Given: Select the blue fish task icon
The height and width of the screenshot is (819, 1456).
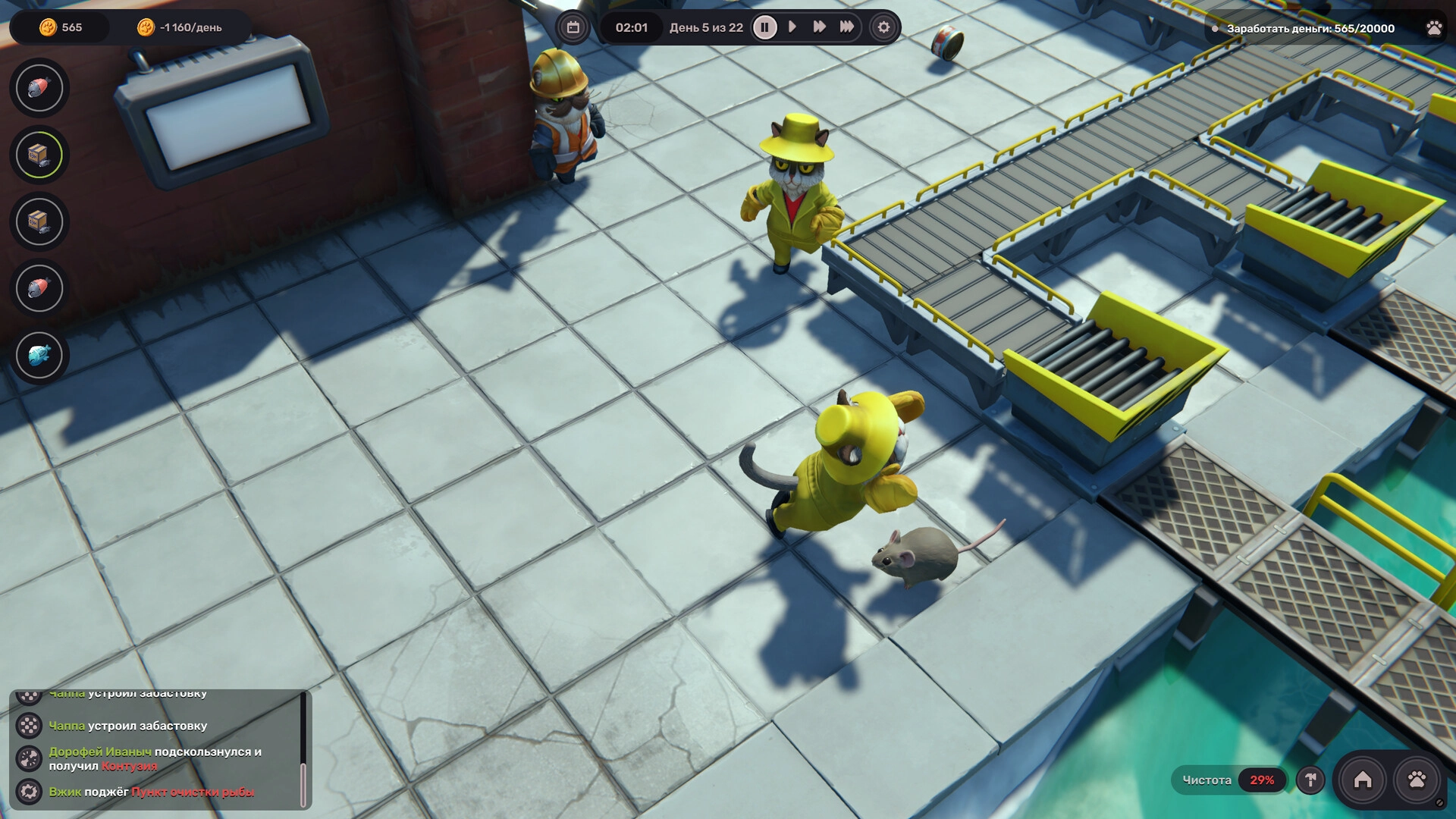Looking at the screenshot, I should point(39,355).
